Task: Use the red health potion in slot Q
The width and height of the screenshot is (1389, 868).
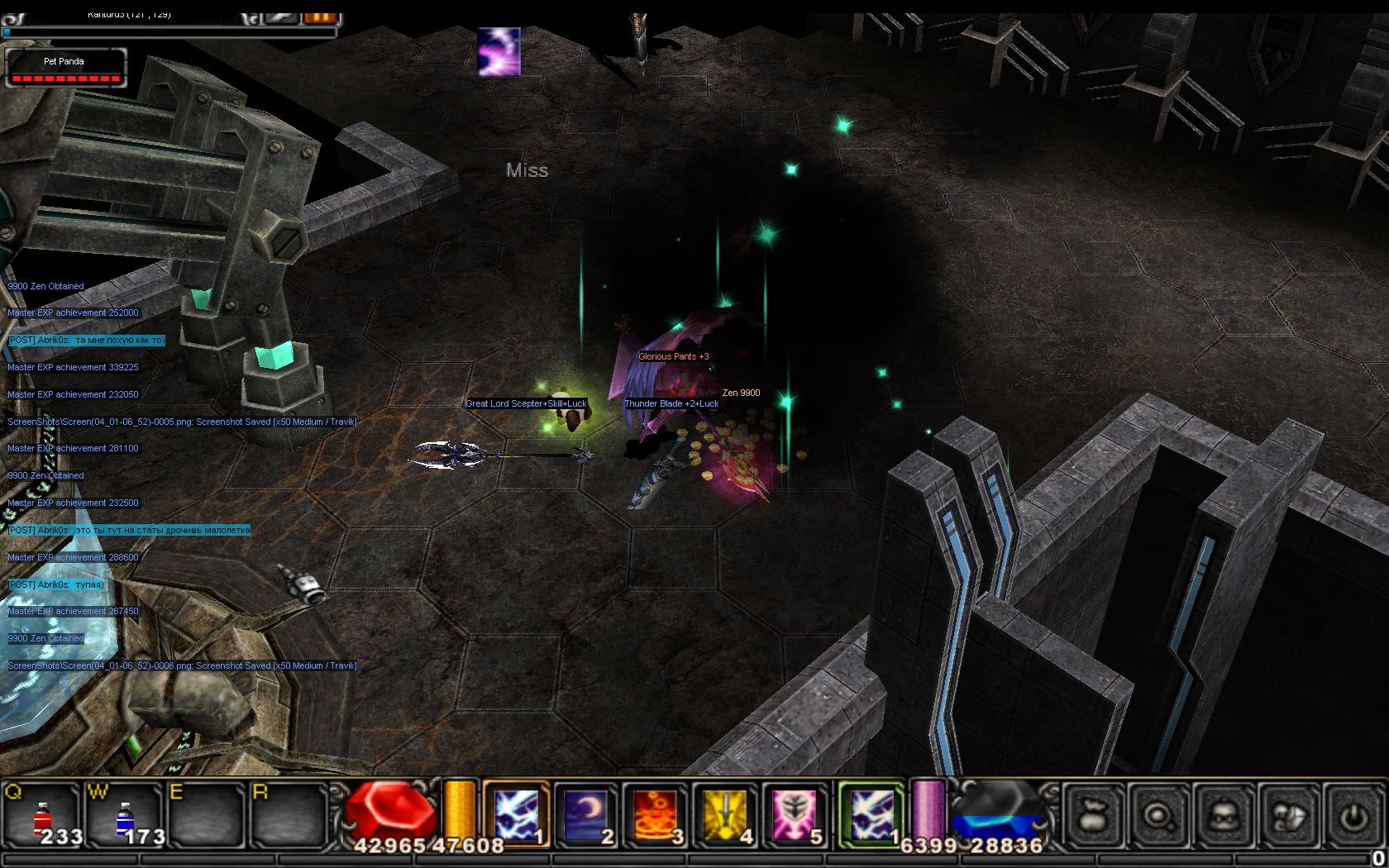Action: coord(43,815)
